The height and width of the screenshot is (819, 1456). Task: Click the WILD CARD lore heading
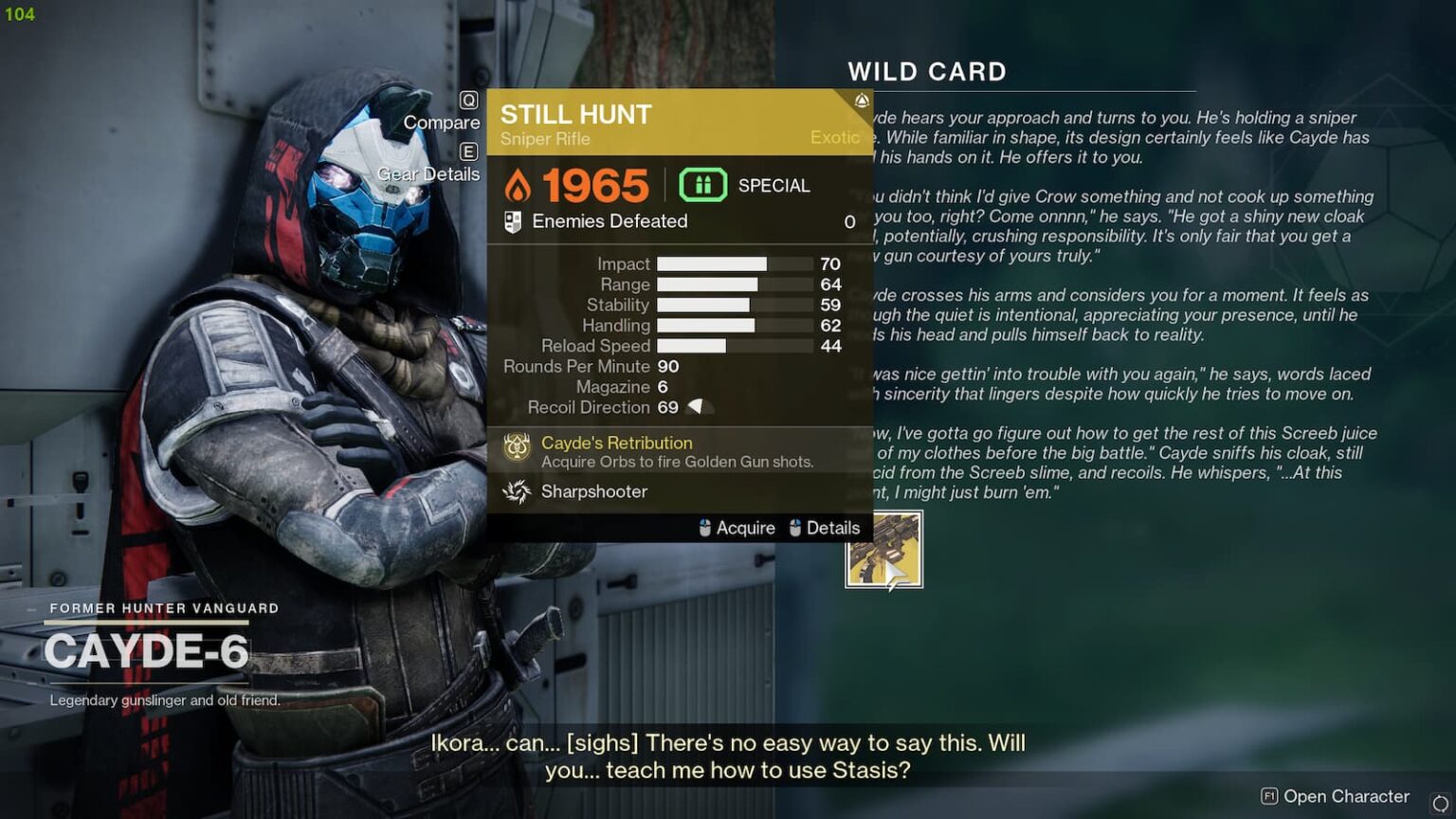coord(927,71)
